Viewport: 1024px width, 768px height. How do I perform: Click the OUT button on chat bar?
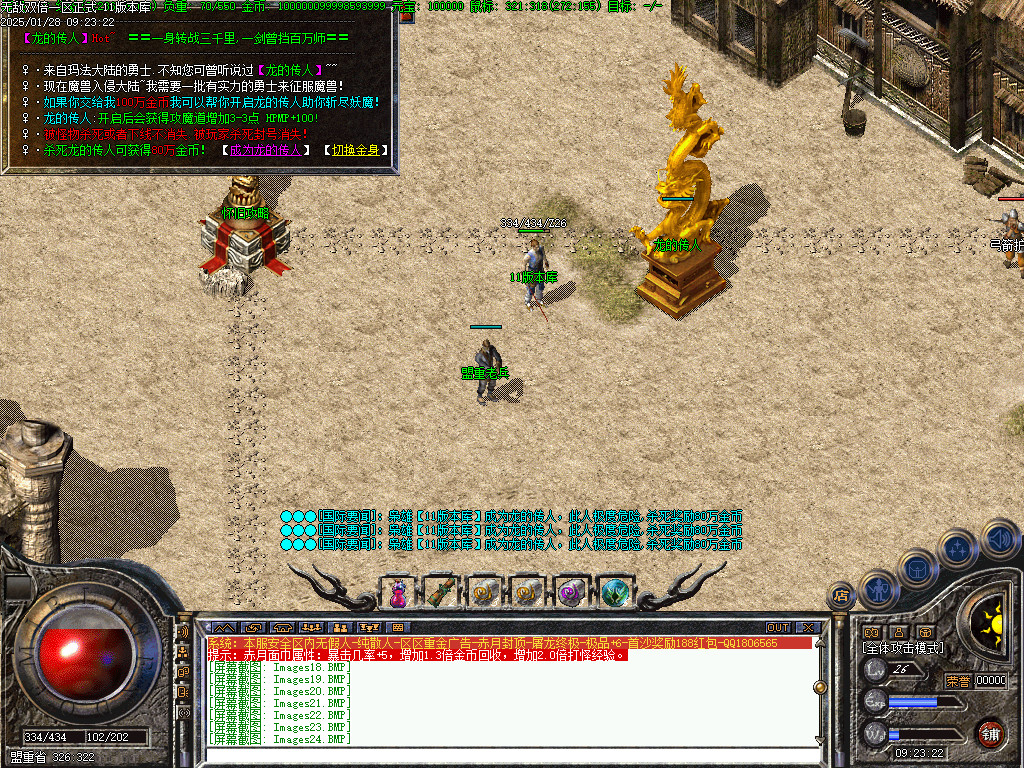(x=778, y=628)
